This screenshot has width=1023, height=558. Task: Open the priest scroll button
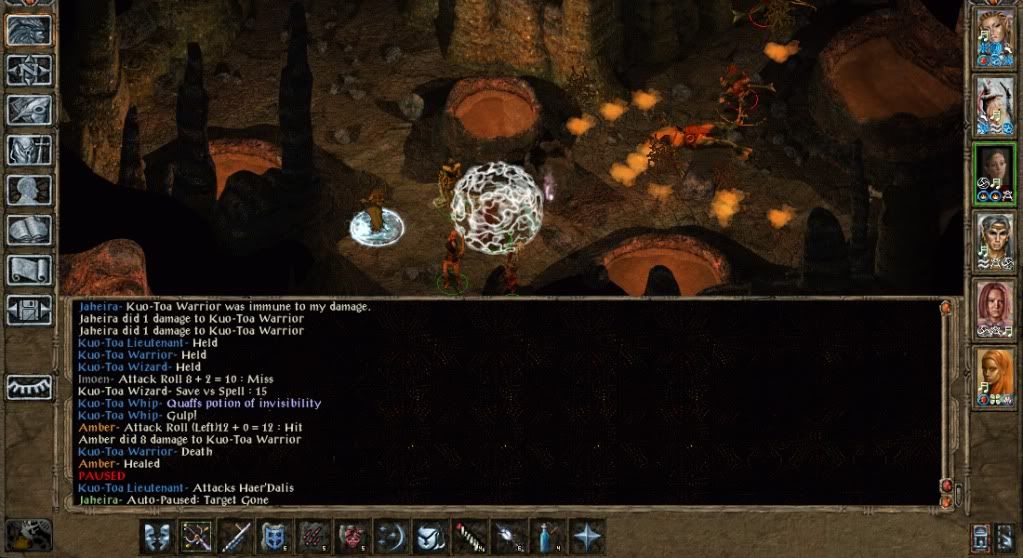click(29, 270)
